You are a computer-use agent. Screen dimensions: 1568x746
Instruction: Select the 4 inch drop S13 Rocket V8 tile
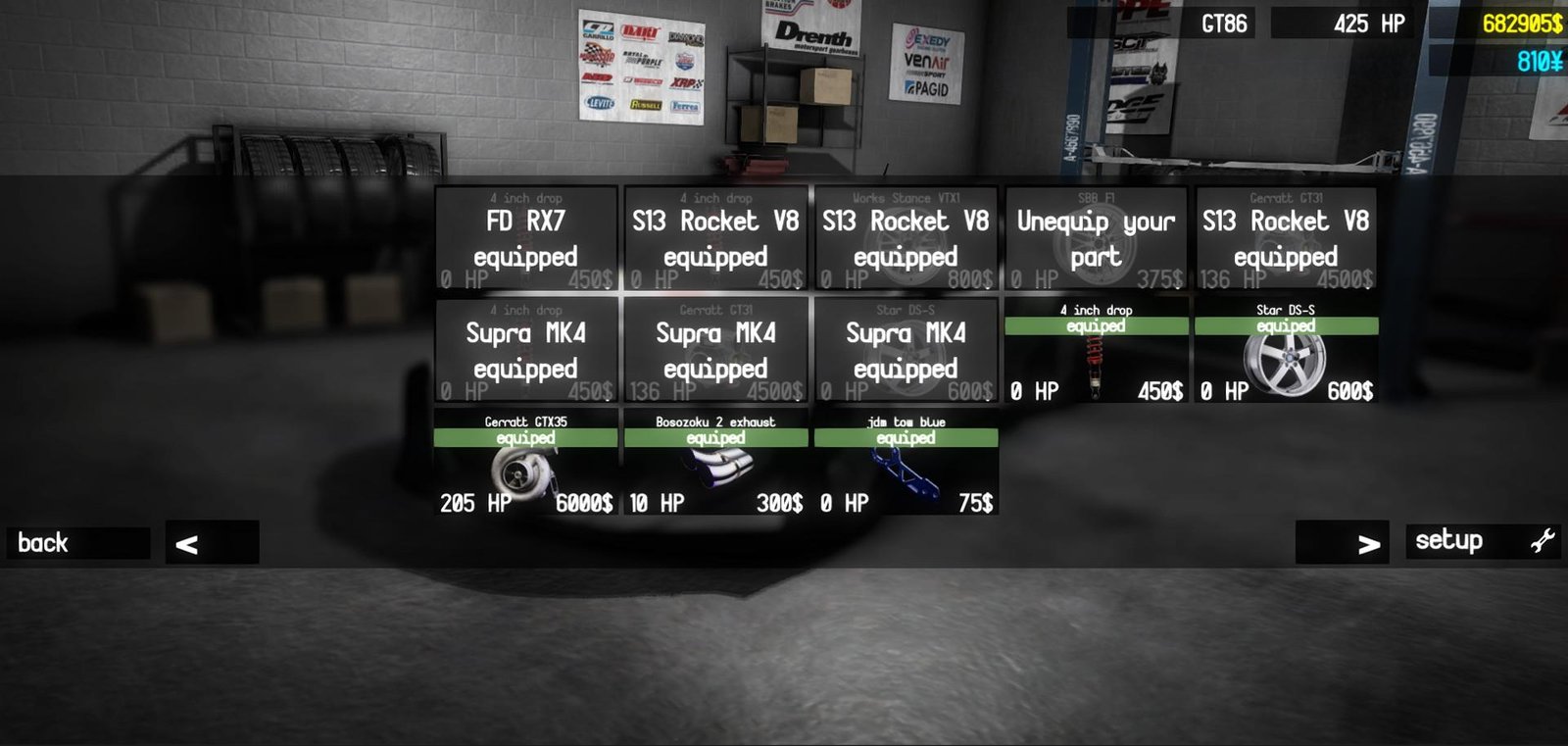coord(716,239)
